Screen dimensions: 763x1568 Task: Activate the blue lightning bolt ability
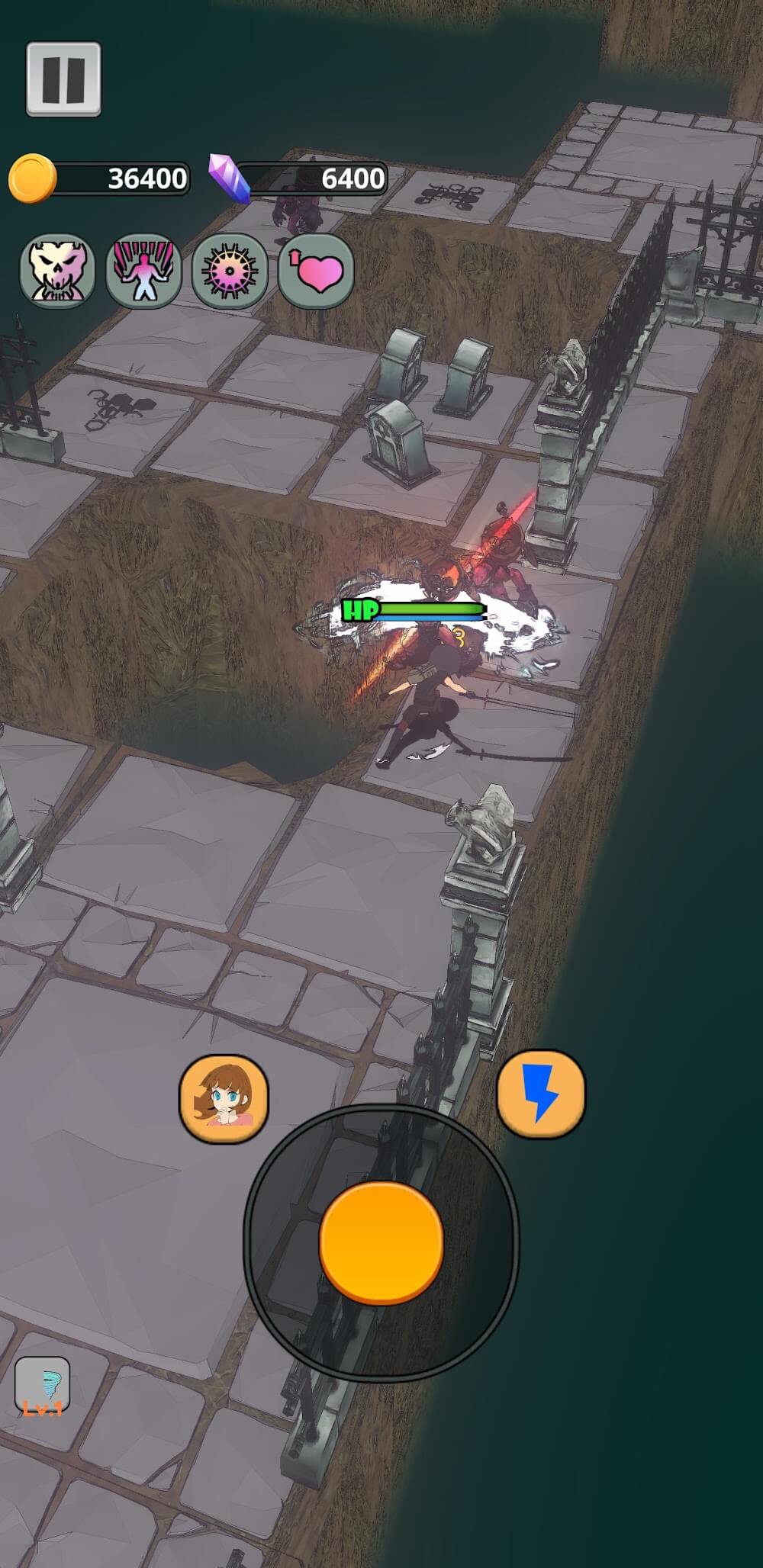pyautogui.click(x=541, y=1094)
